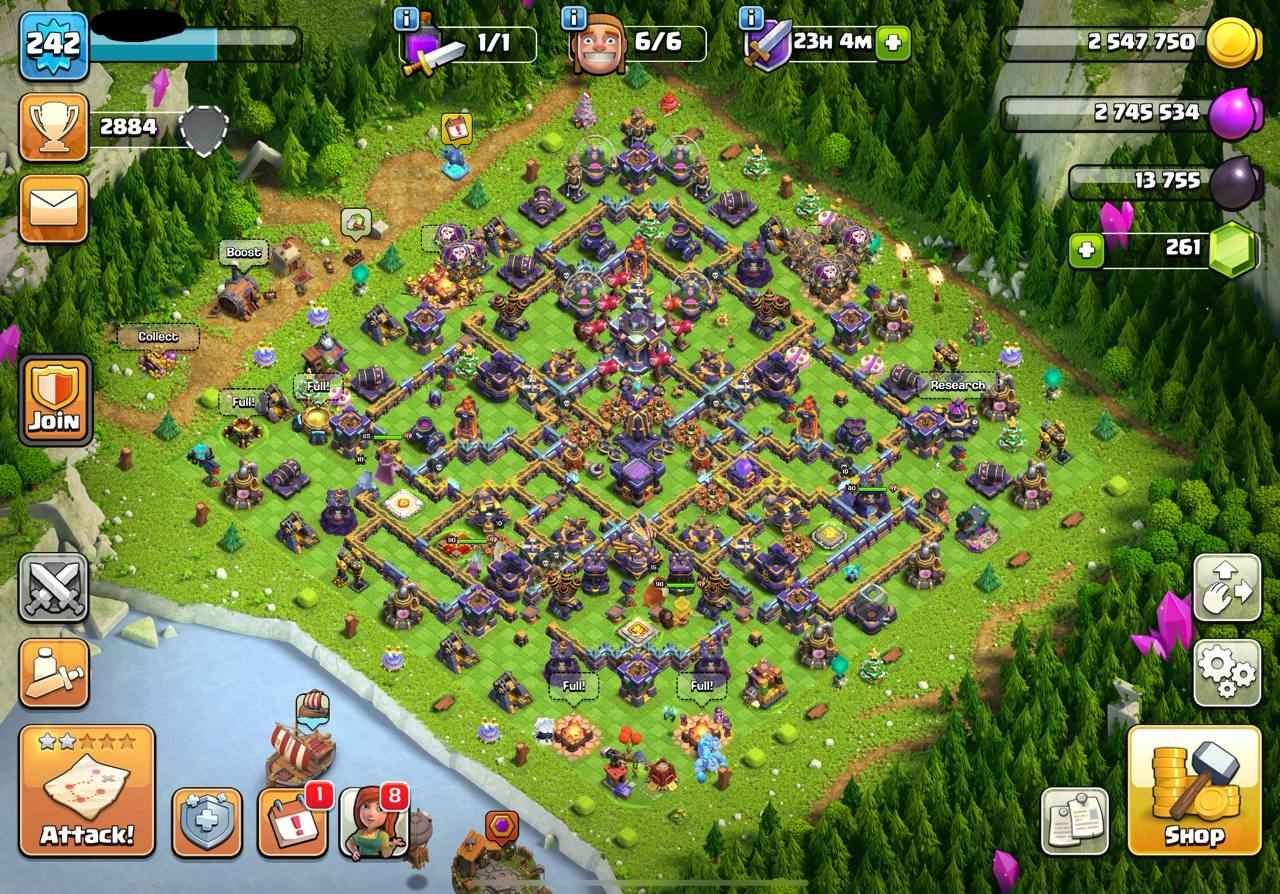
Task: Open the army overview button
Action: (53, 673)
